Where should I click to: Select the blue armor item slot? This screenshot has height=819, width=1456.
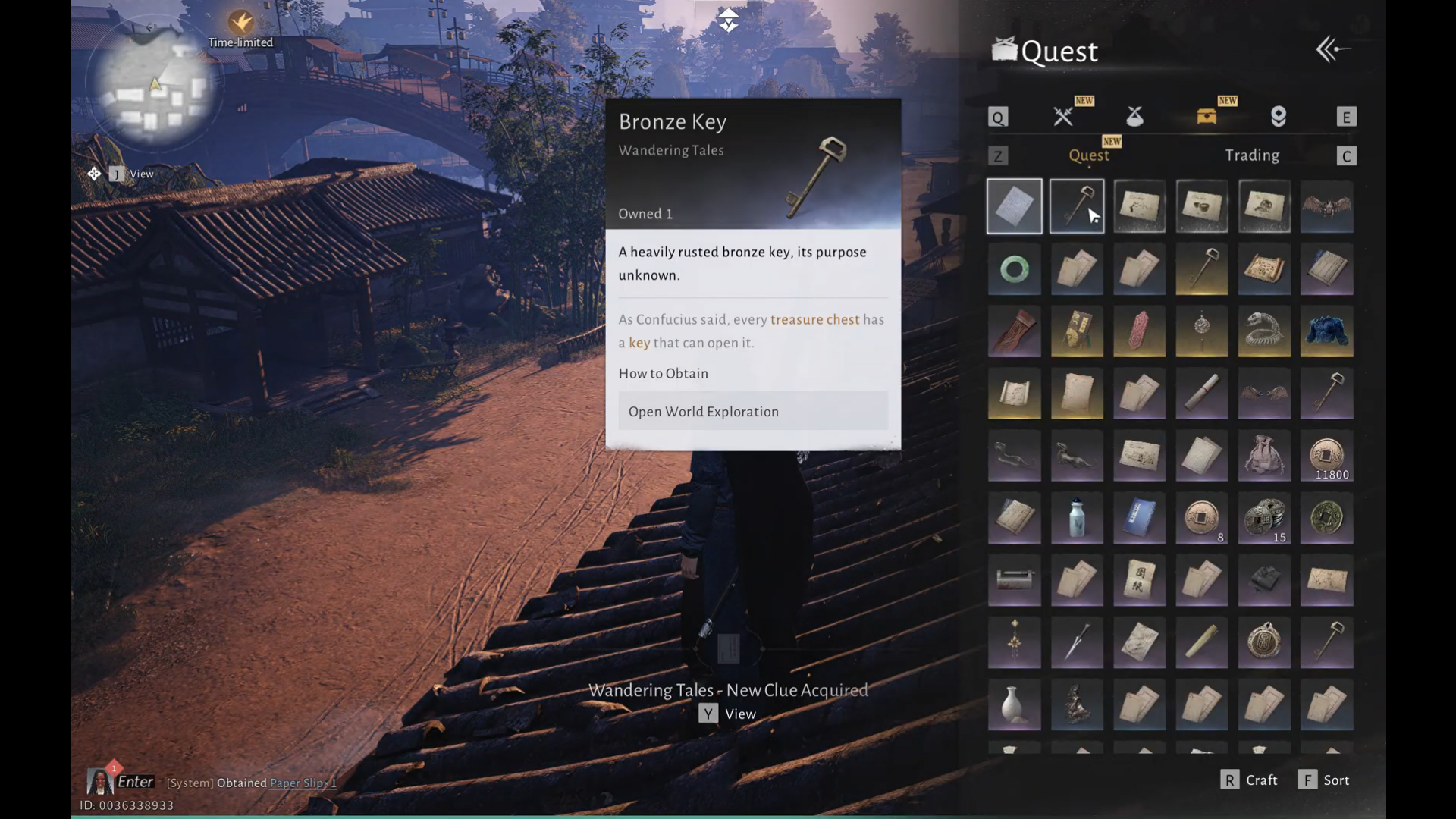click(x=1326, y=331)
